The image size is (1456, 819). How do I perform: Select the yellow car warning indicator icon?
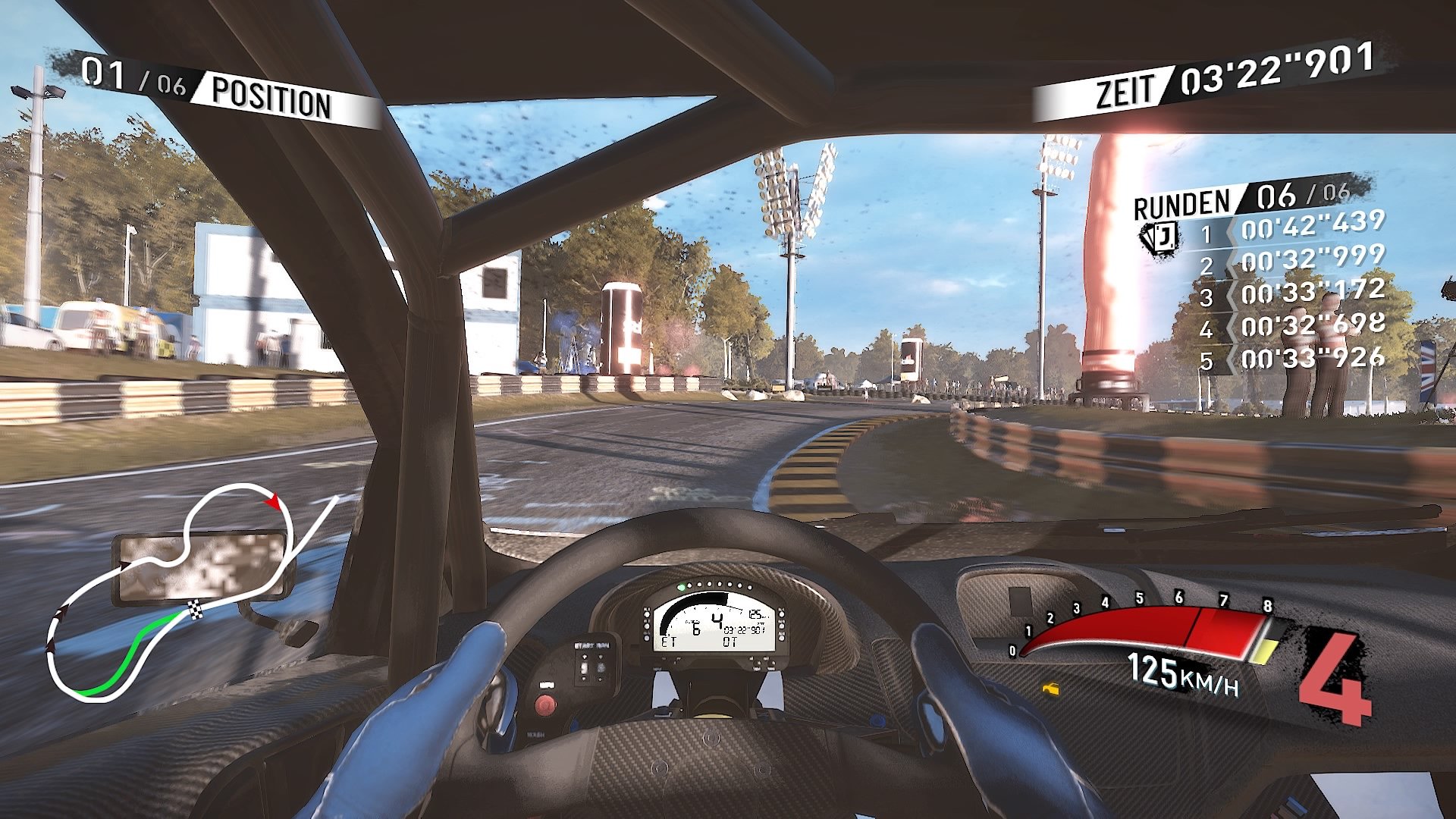1051,689
